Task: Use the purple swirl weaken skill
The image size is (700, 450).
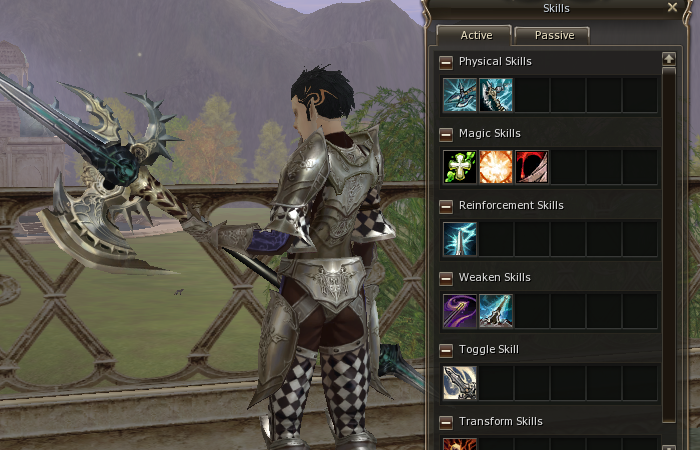Action: point(460,311)
